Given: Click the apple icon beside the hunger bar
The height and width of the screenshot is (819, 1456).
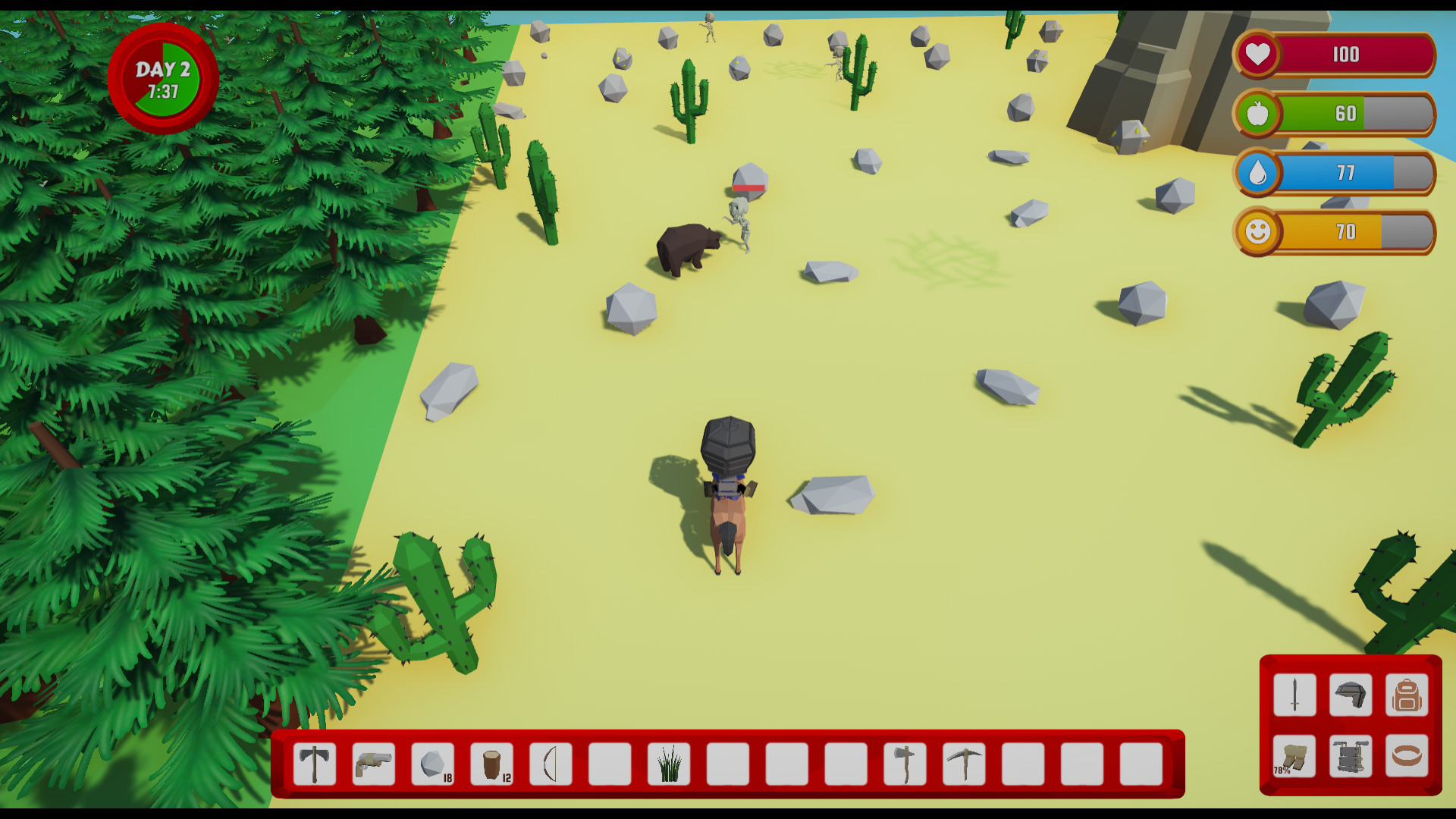Looking at the screenshot, I should (x=1257, y=114).
